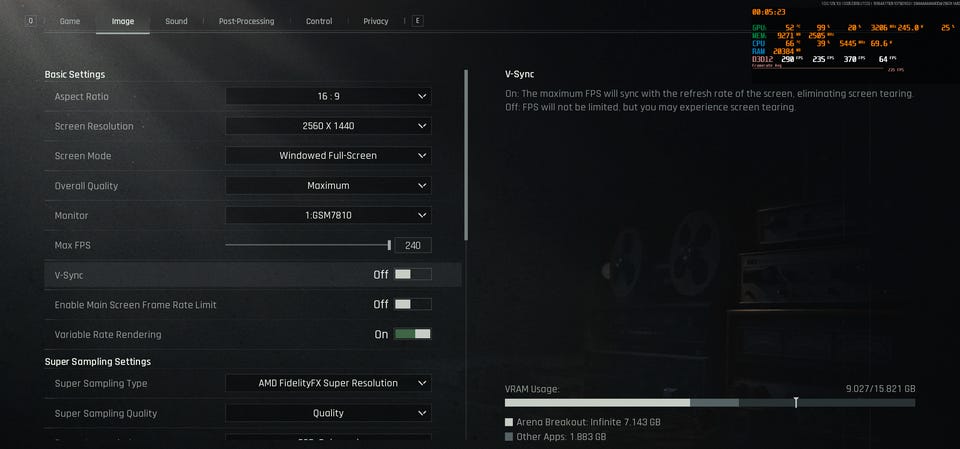Toggle V-Sync on
Viewport: 960px width, 449px height.
point(413,274)
